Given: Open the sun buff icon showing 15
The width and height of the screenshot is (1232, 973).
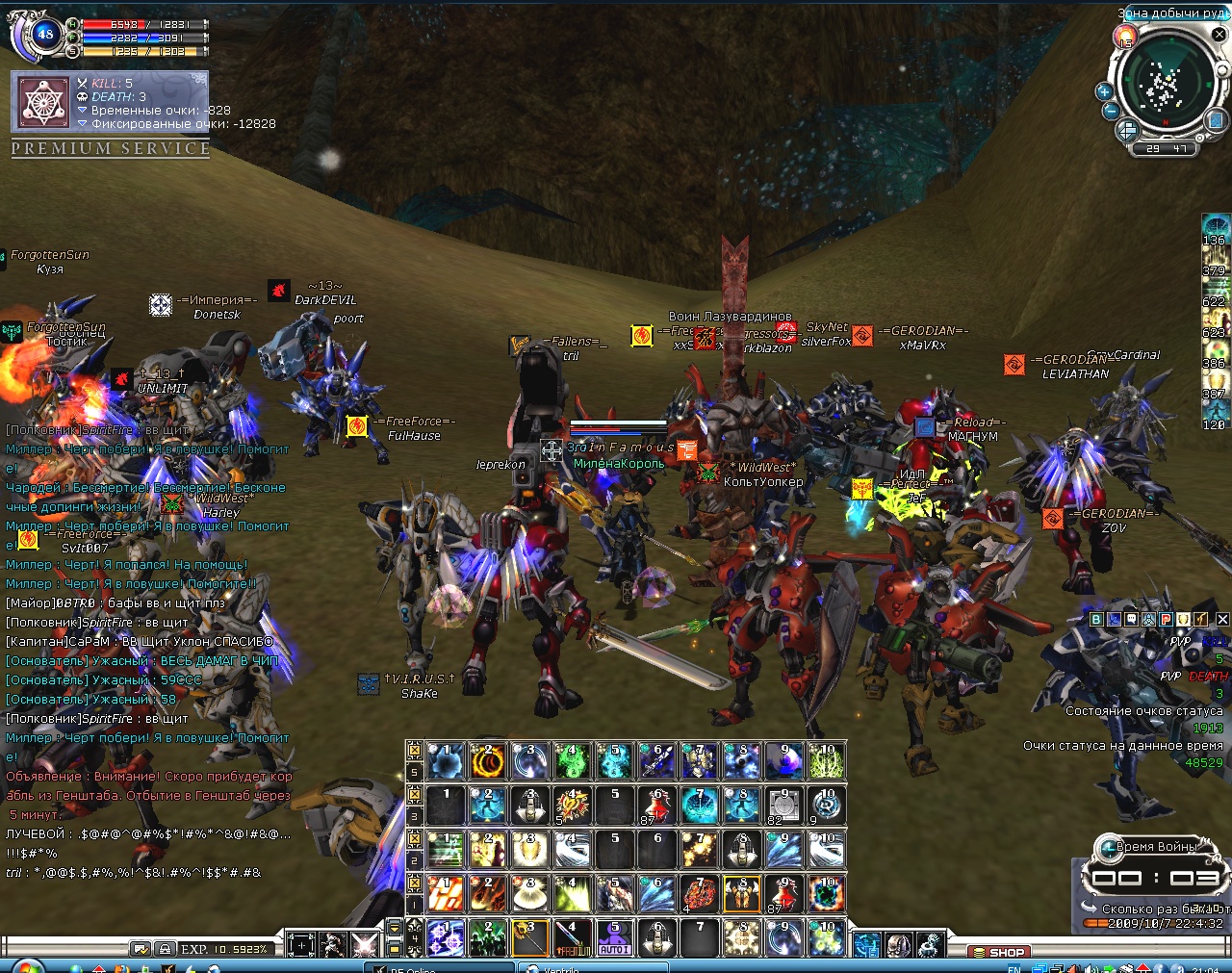Looking at the screenshot, I should tap(1125, 38).
